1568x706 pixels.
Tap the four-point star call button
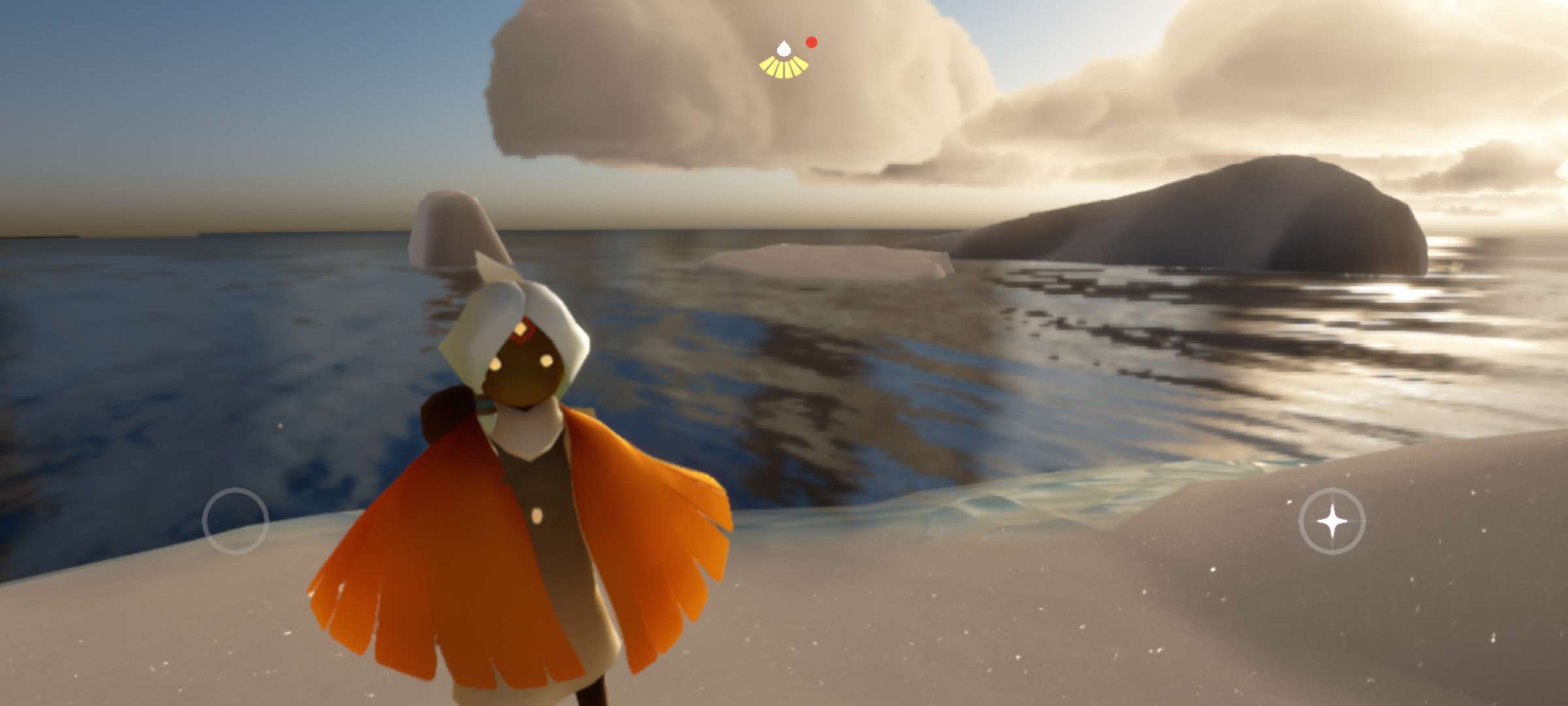coord(1331,521)
